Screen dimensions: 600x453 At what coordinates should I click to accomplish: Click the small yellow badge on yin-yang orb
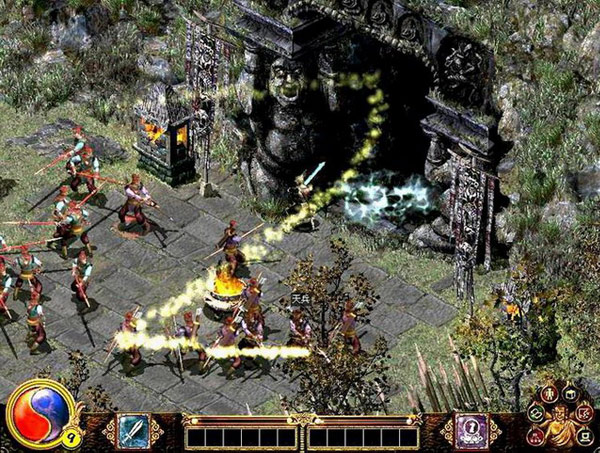point(72,437)
